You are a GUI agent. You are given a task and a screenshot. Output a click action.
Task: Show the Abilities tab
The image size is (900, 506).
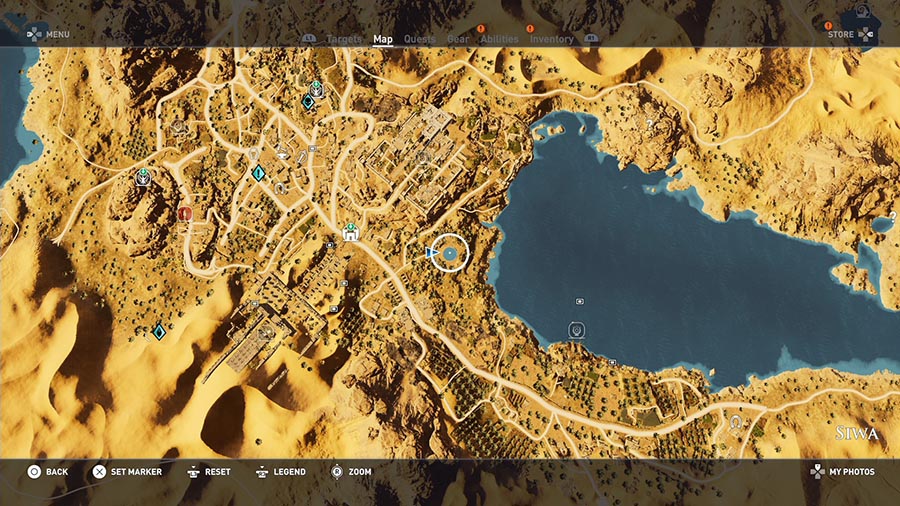(499, 40)
